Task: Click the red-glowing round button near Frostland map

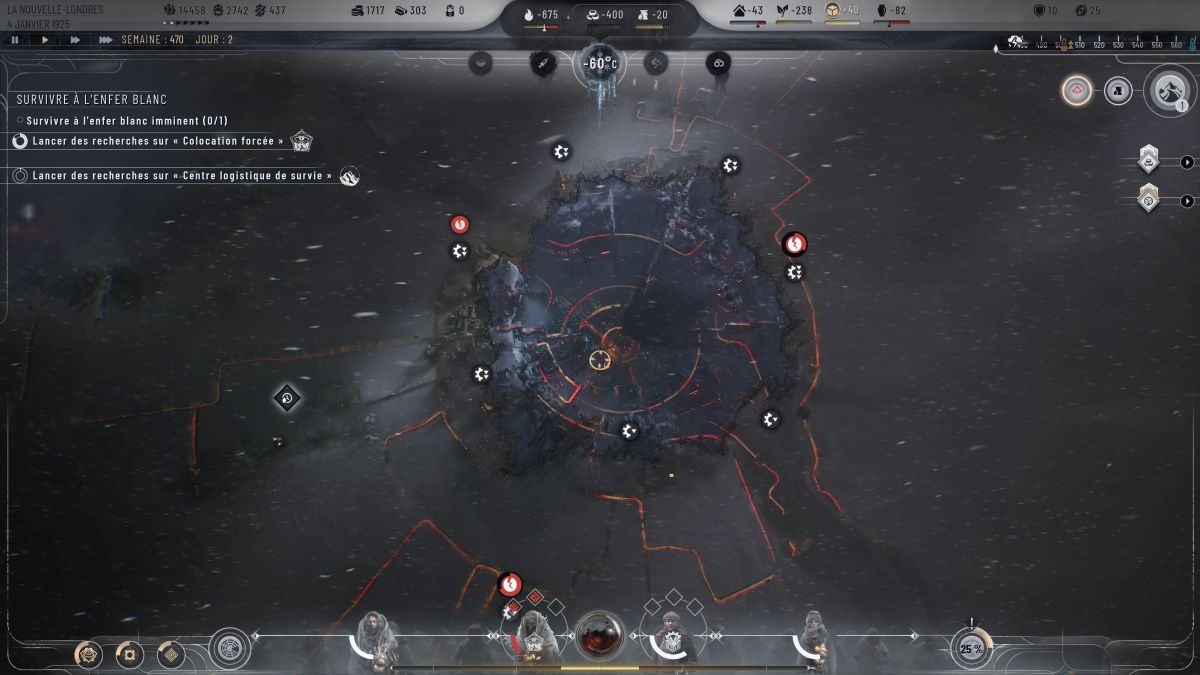Action: click(1076, 90)
